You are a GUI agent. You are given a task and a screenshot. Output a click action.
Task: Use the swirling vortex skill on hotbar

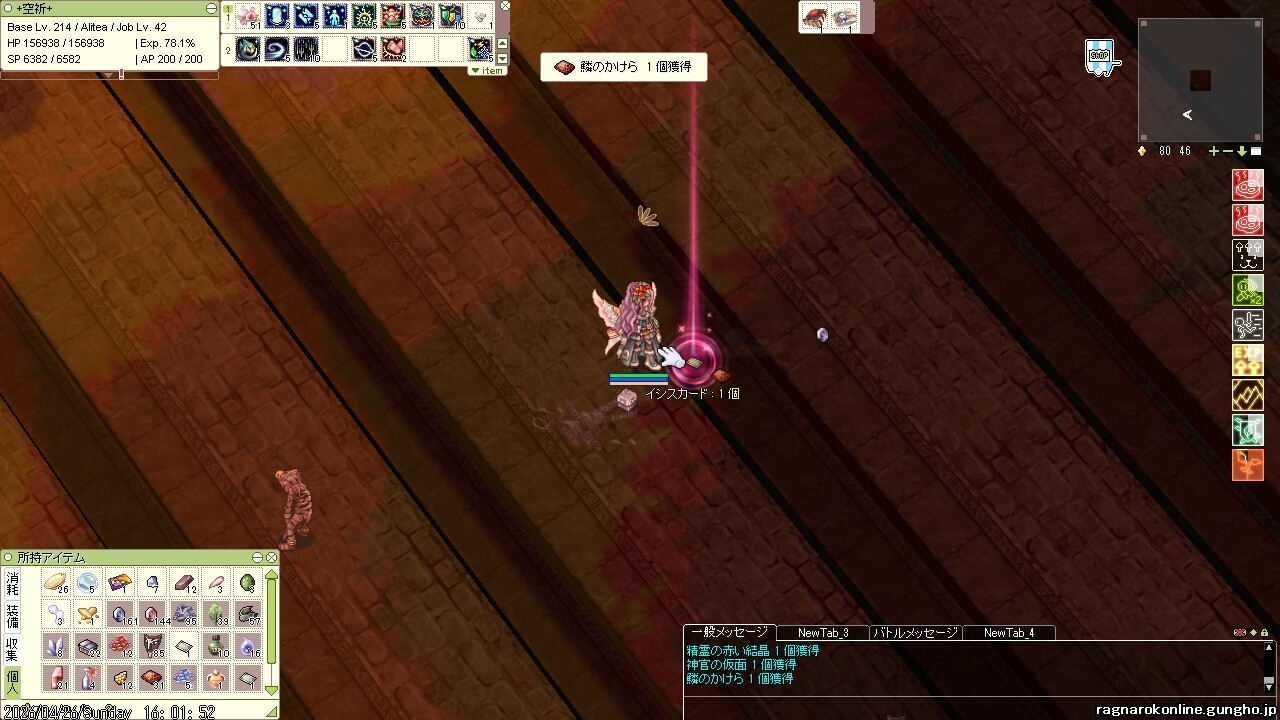[x=277, y=48]
